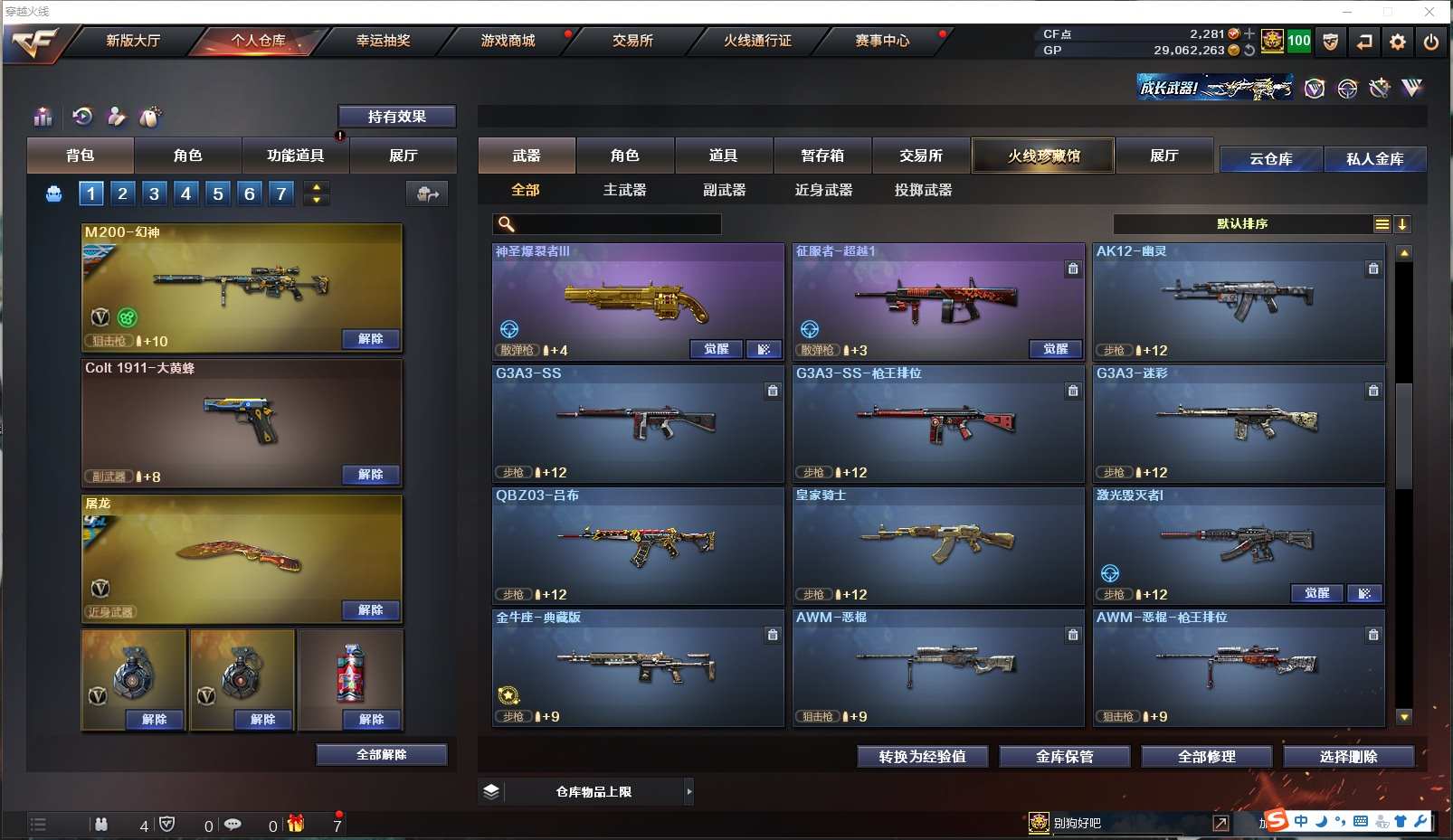Screen dimensions: 1453x840
Task: Go to the 游戏商城 shop
Action: click(x=508, y=41)
